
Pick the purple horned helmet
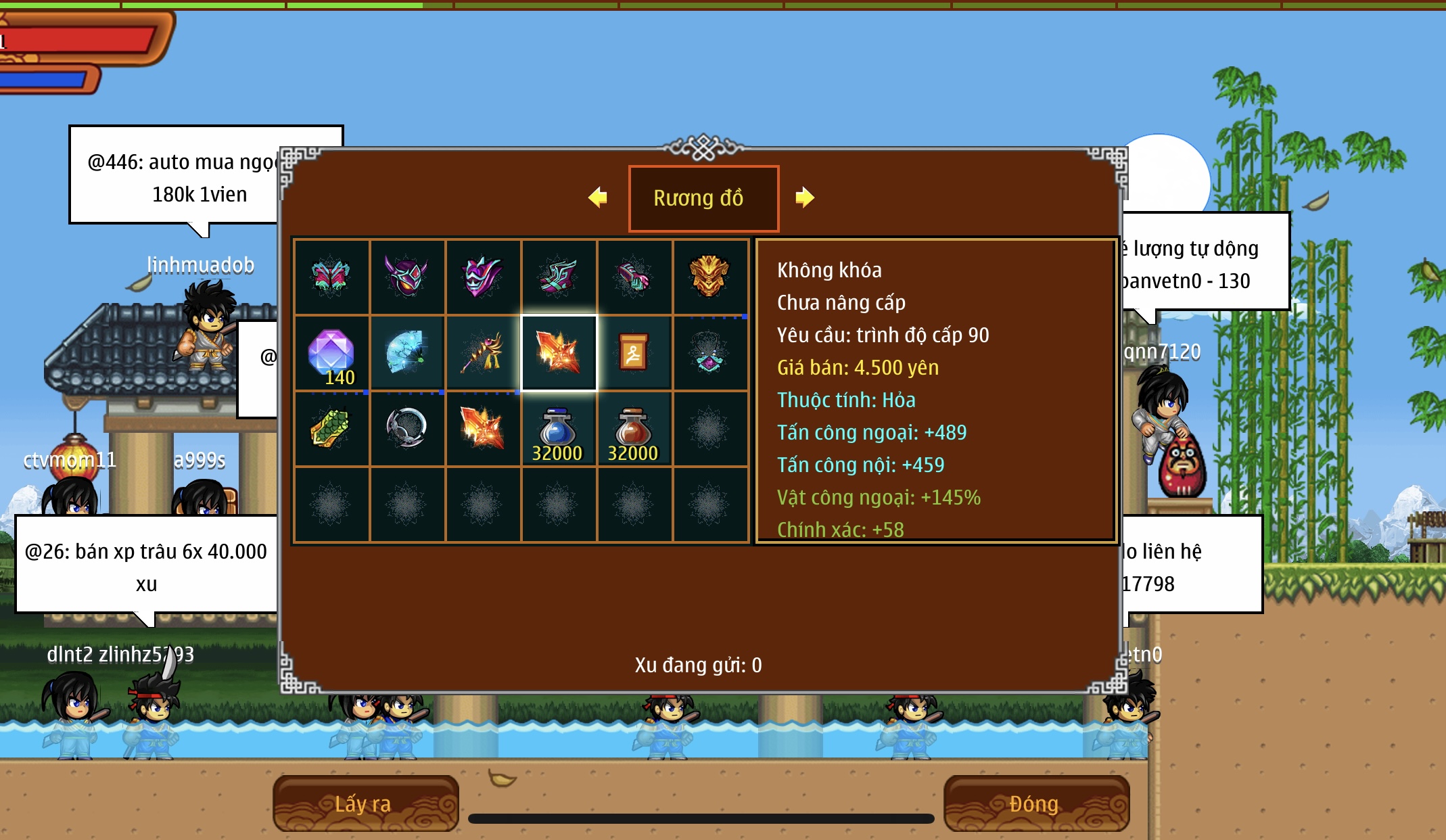[x=406, y=277]
